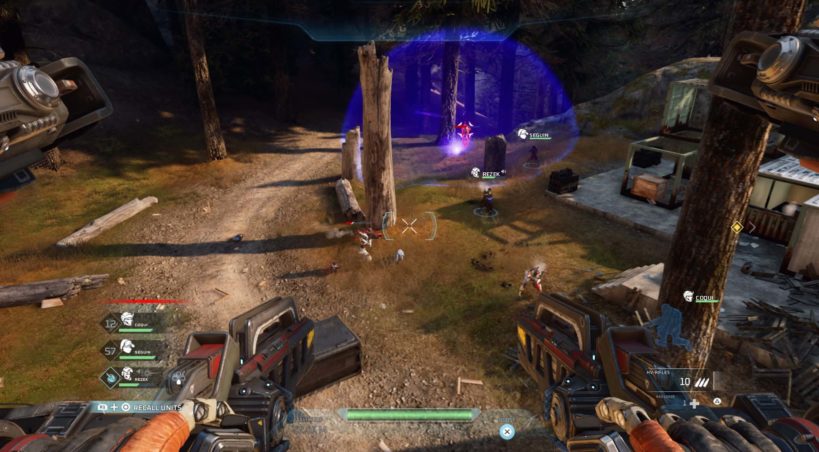
Task: Select Coqui's portrait in the squad list
Action: point(127,320)
